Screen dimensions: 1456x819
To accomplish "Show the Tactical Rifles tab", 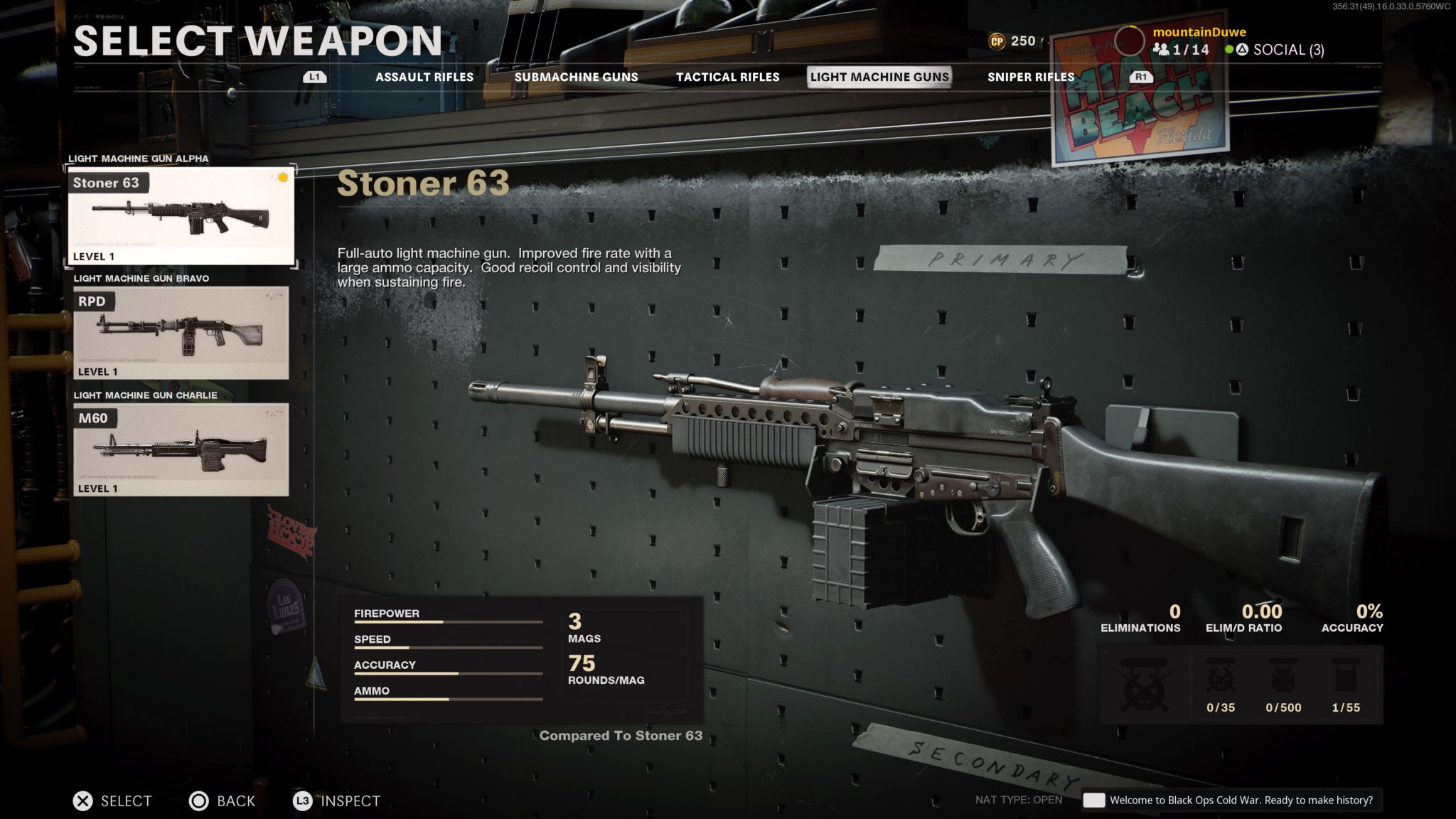I will point(727,77).
